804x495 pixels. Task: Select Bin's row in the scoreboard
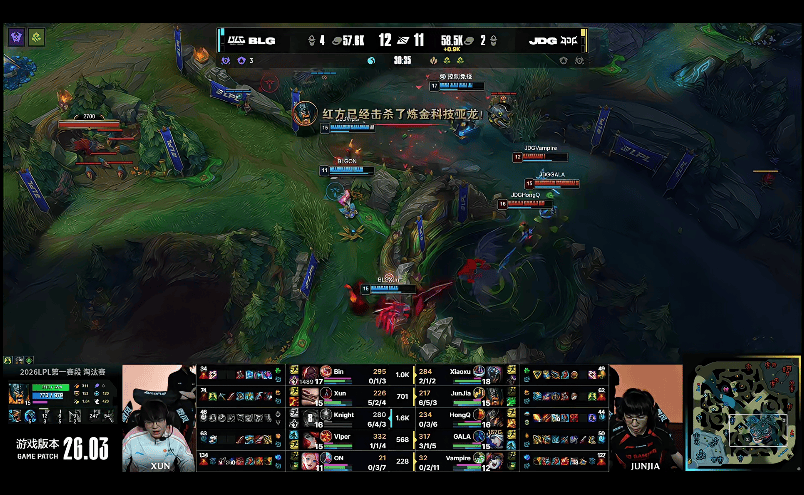343,374
